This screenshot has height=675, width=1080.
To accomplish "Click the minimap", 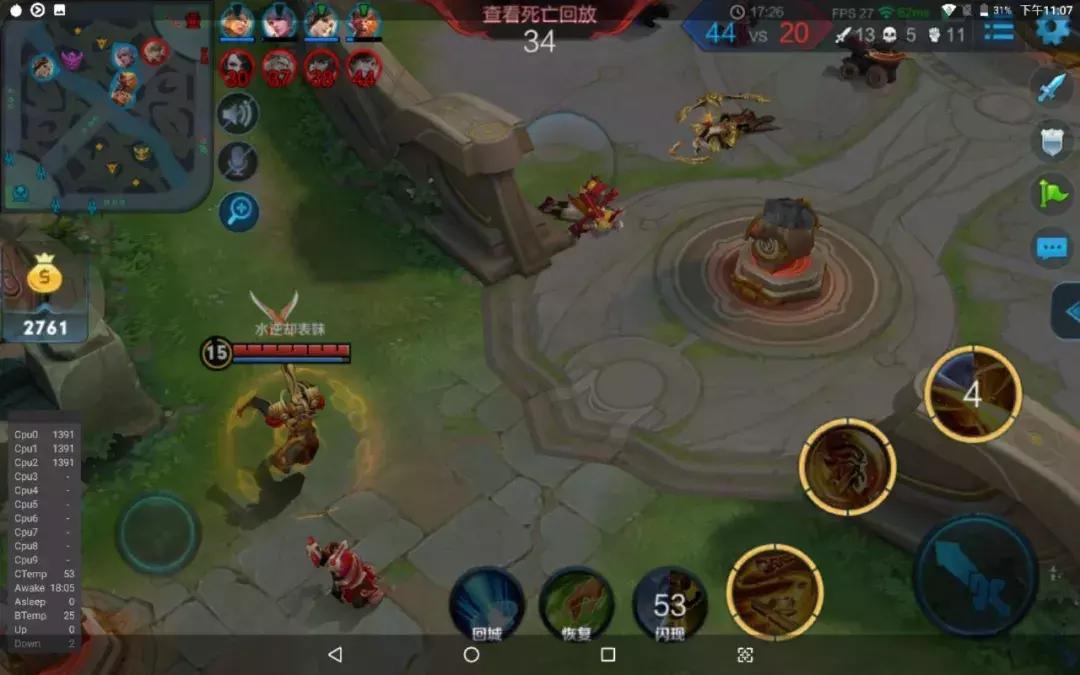I will point(106,107).
